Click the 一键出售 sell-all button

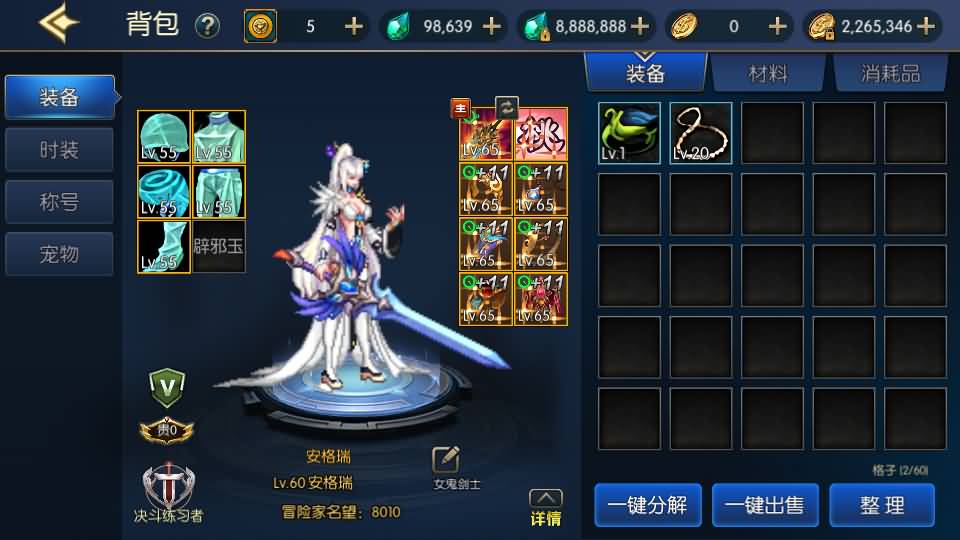[764, 505]
